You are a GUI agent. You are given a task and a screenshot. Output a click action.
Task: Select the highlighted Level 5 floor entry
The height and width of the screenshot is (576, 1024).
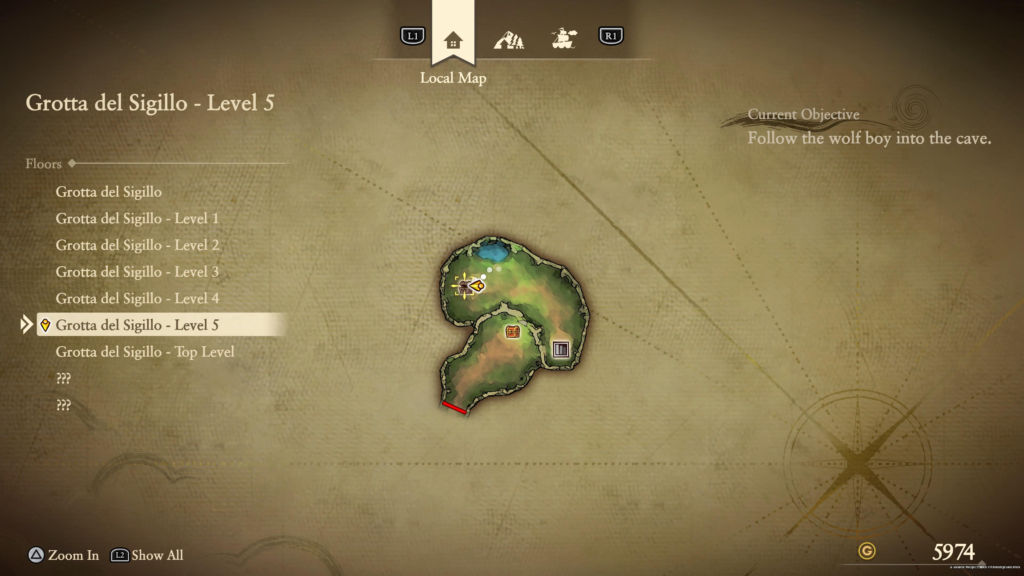137,325
